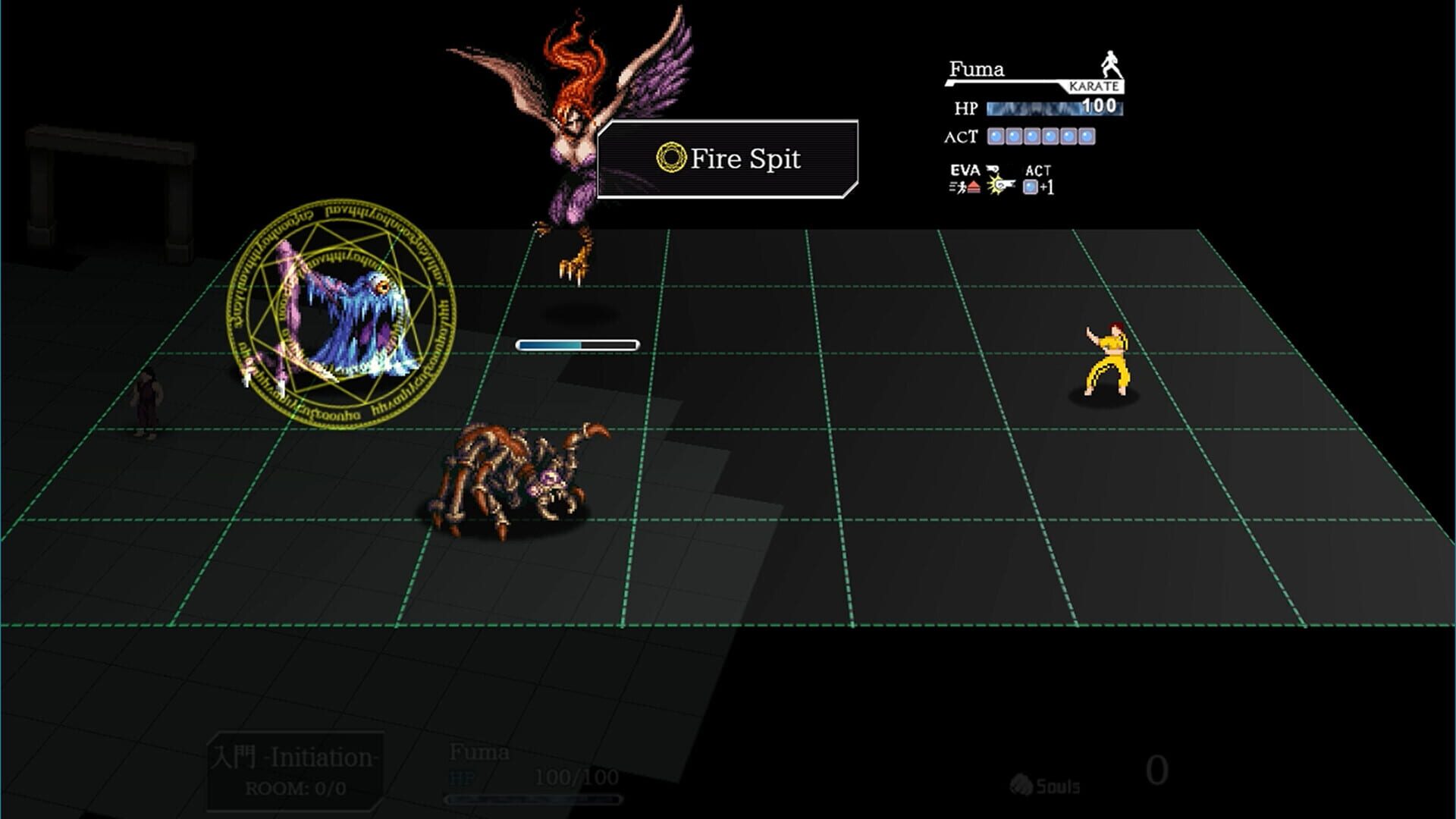1456x819 pixels.
Task: Toggle the third ACT orb
Action: [x=1031, y=136]
